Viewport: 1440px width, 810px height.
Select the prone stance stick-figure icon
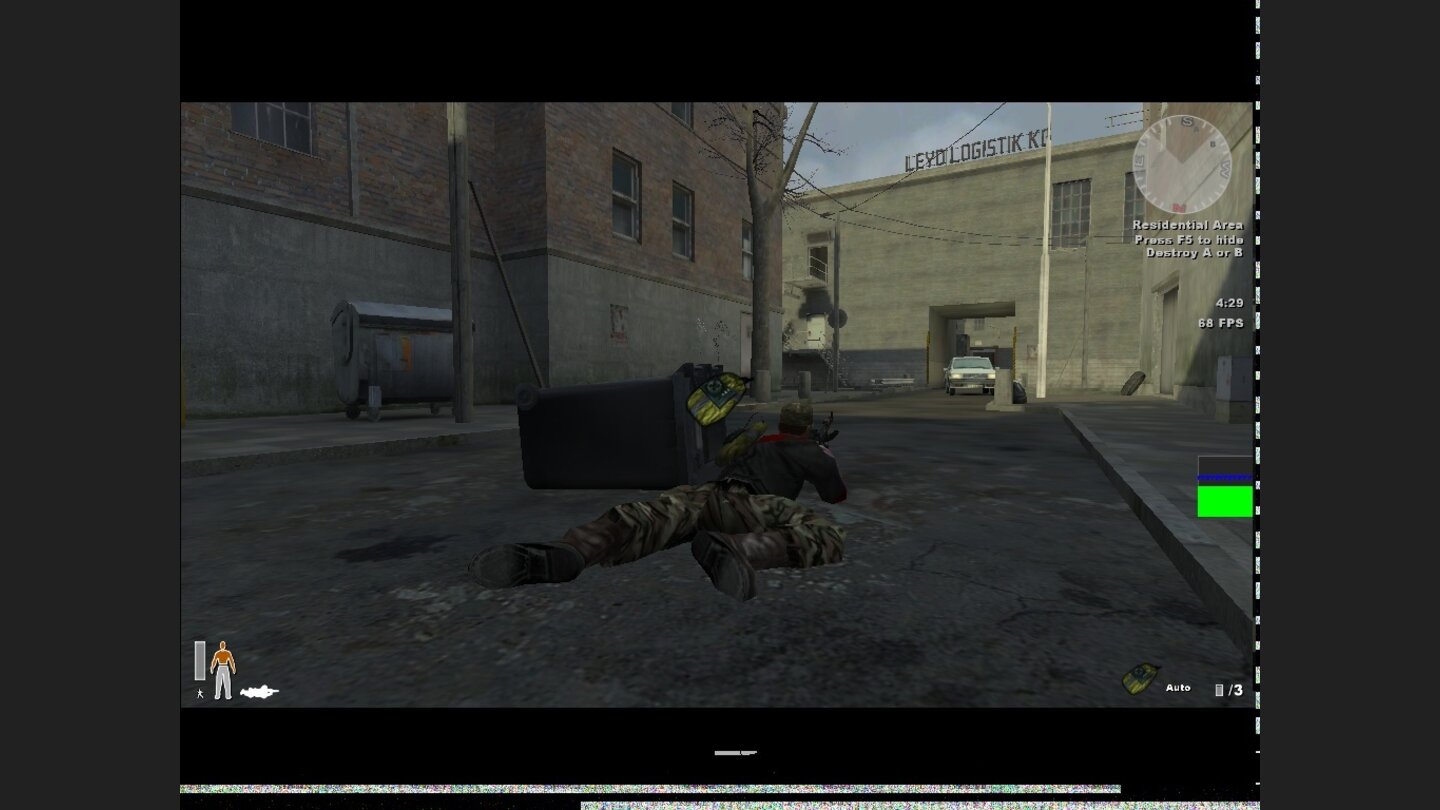[x=200, y=692]
